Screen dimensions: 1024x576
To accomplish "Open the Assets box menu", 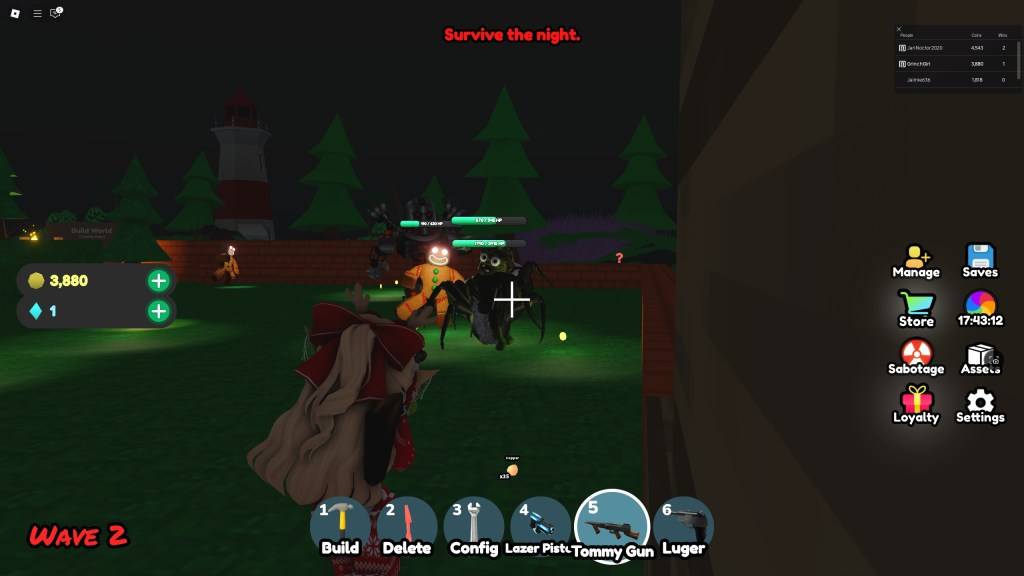I will [980, 357].
